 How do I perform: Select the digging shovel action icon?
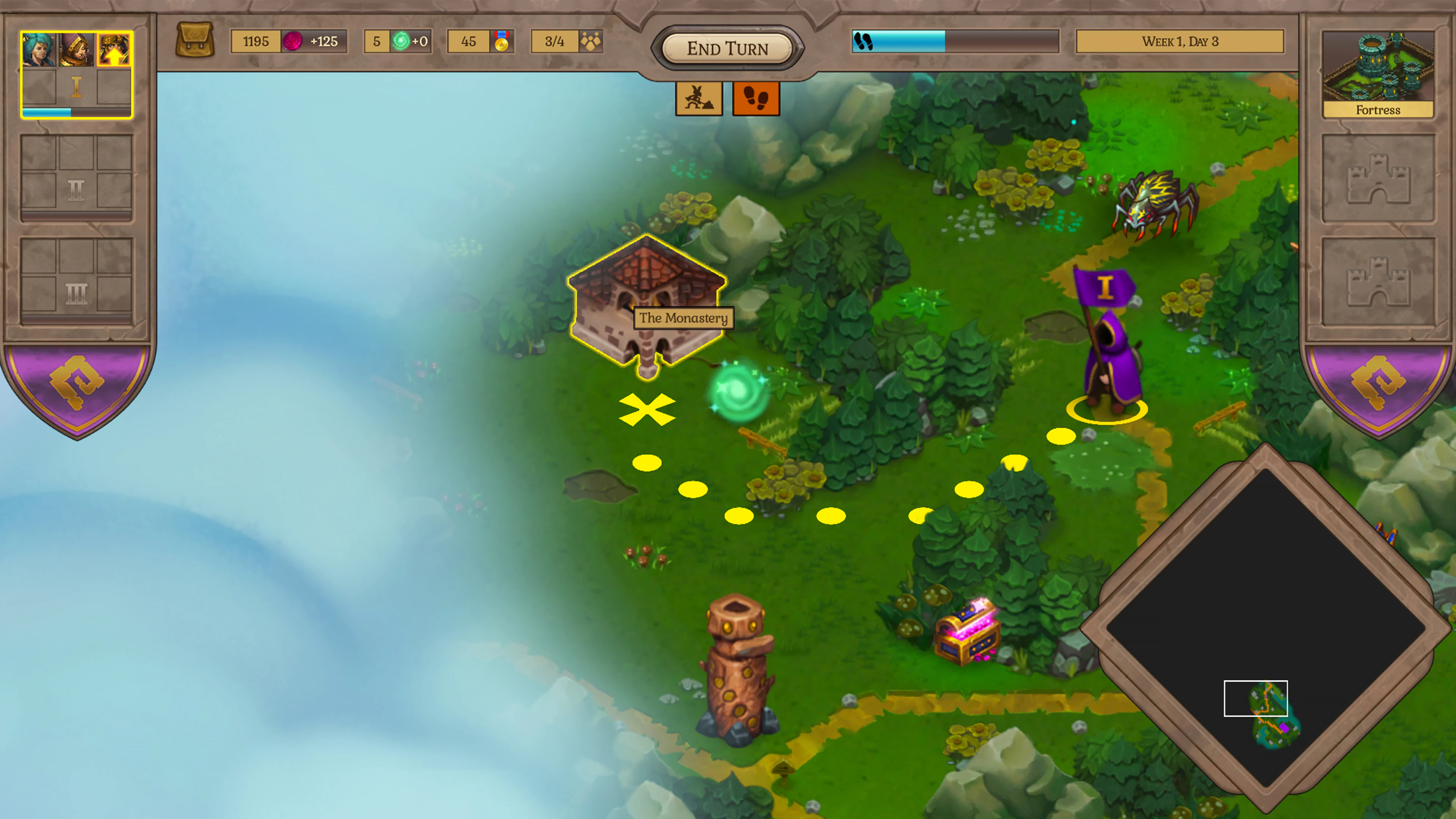(698, 99)
